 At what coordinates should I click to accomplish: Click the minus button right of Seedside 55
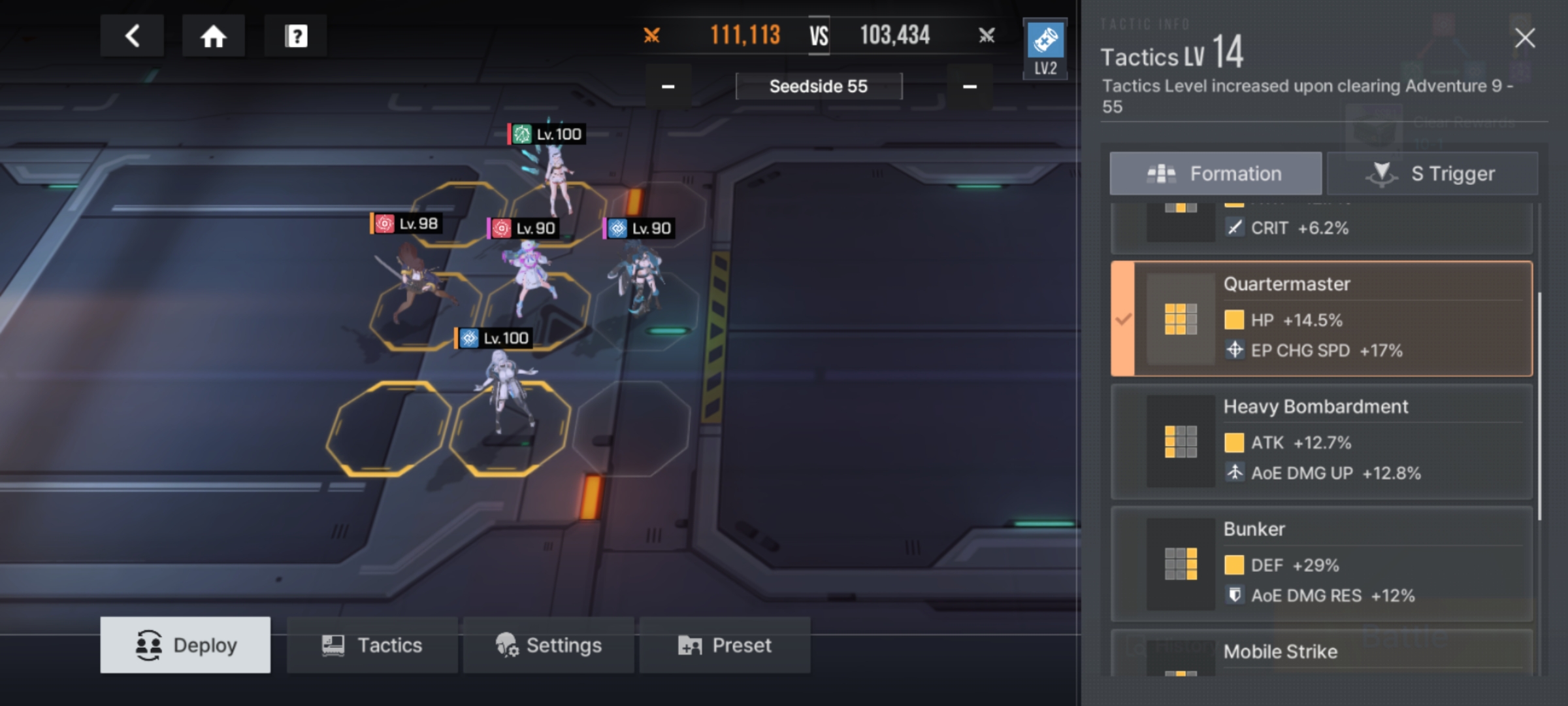[x=970, y=86]
